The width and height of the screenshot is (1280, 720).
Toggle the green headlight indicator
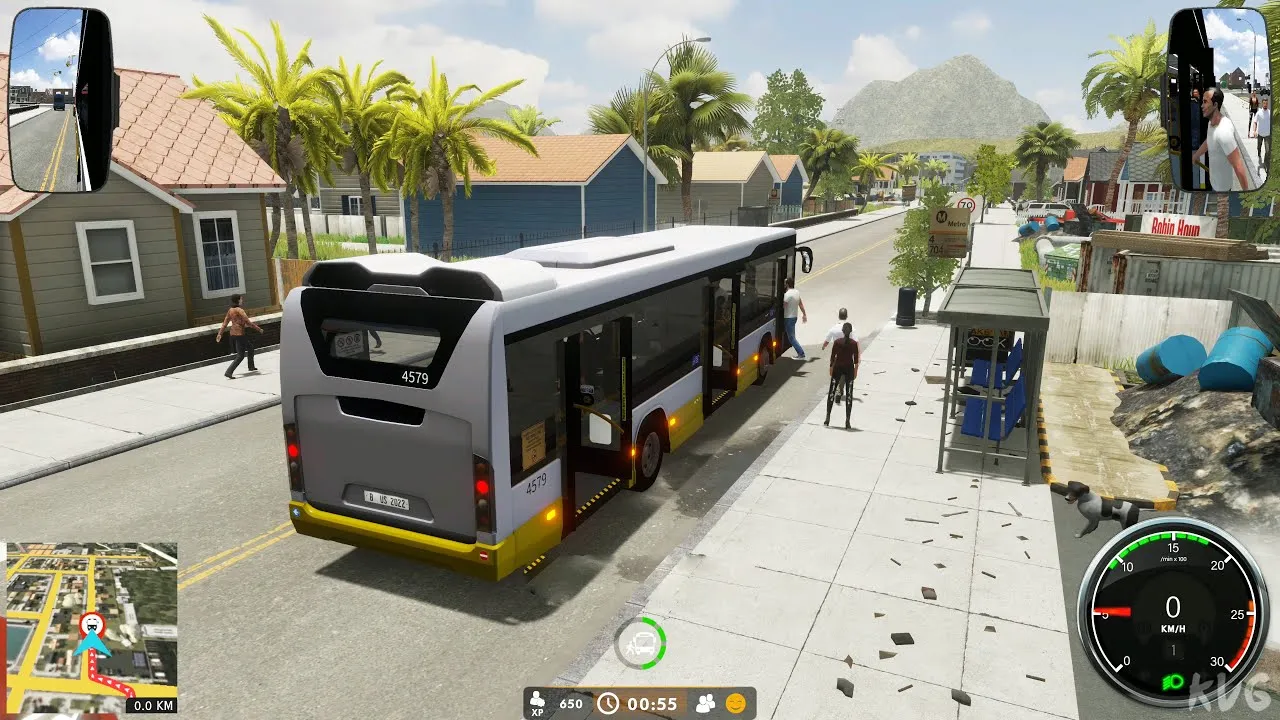[x=1173, y=683]
